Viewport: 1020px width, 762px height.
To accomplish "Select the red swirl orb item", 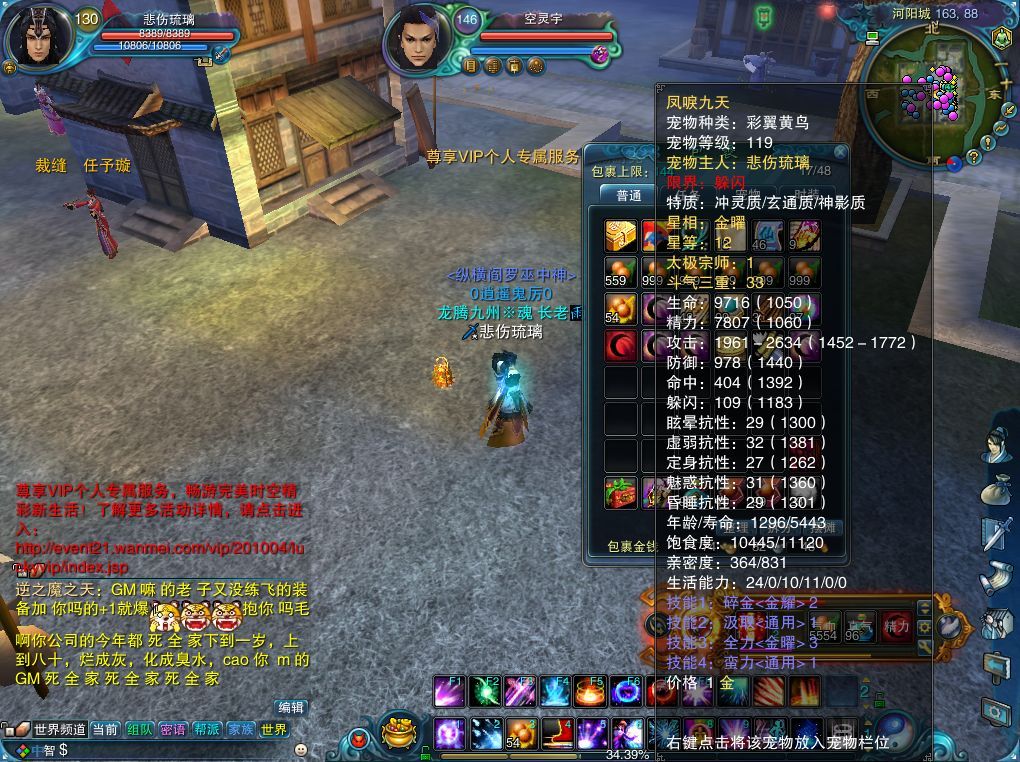I will click(x=620, y=346).
